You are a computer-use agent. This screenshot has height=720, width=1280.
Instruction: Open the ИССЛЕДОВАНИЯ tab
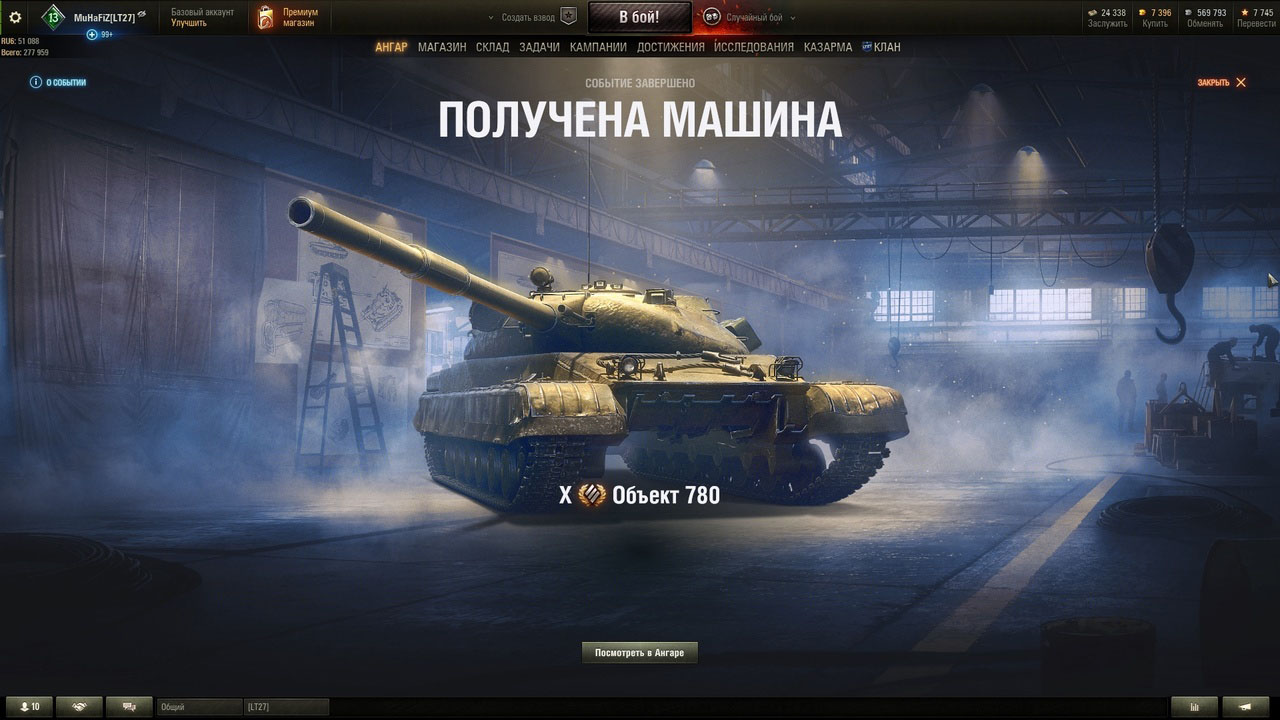point(752,46)
